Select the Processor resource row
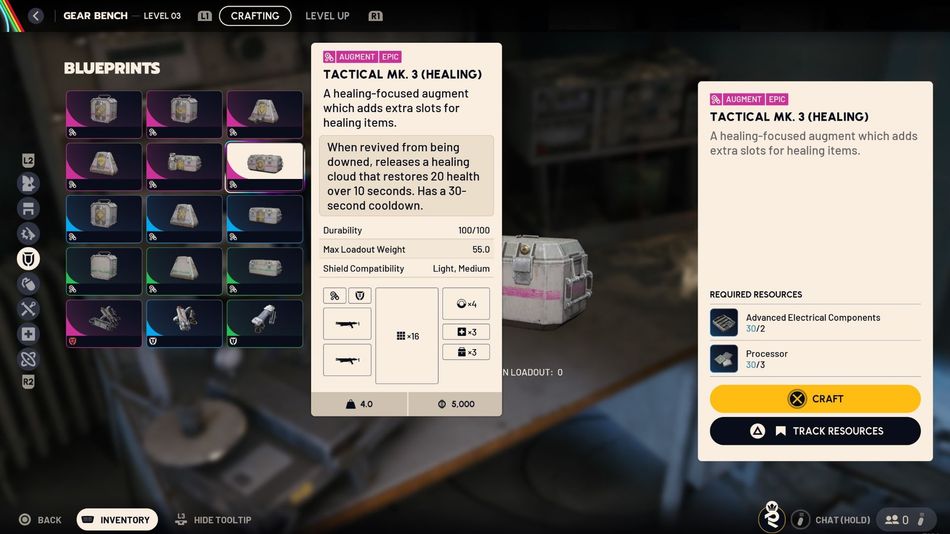 (x=815, y=359)
